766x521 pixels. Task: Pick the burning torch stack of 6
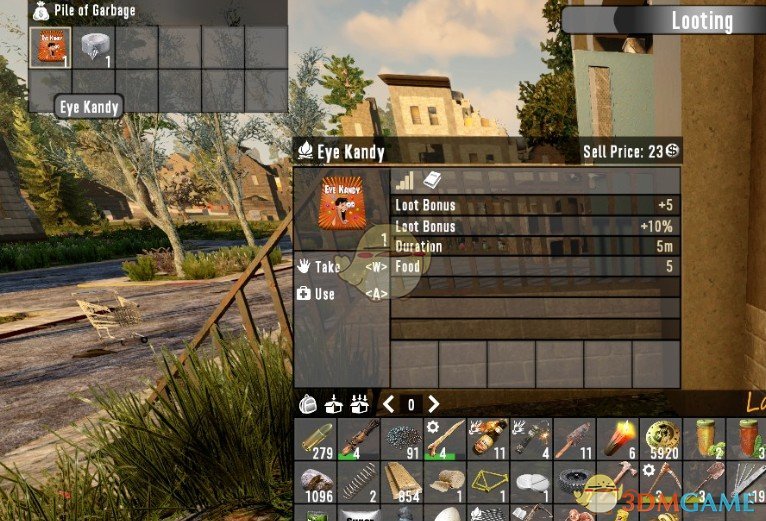[x=619, y=438]
